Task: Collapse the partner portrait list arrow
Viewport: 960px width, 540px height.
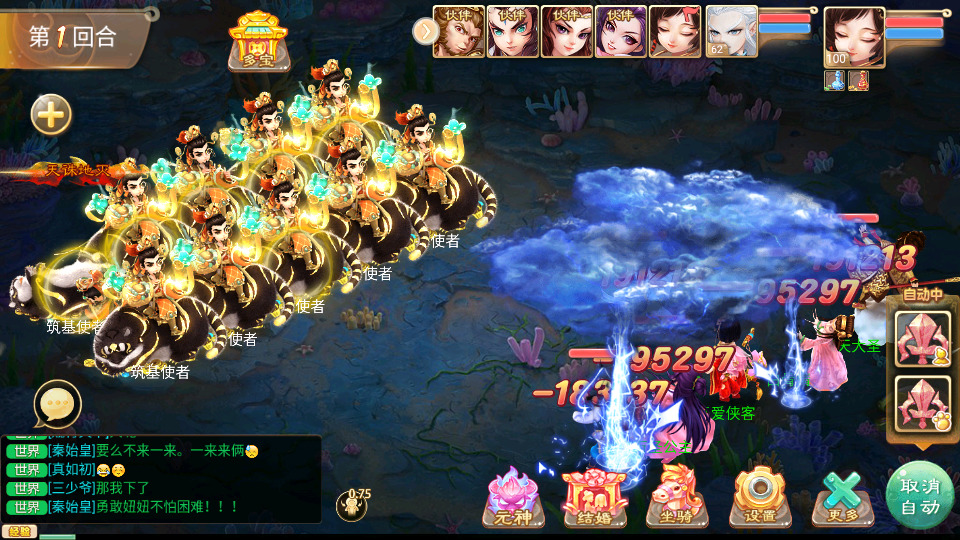Action: pyautogui.click(x=425, y=32)
